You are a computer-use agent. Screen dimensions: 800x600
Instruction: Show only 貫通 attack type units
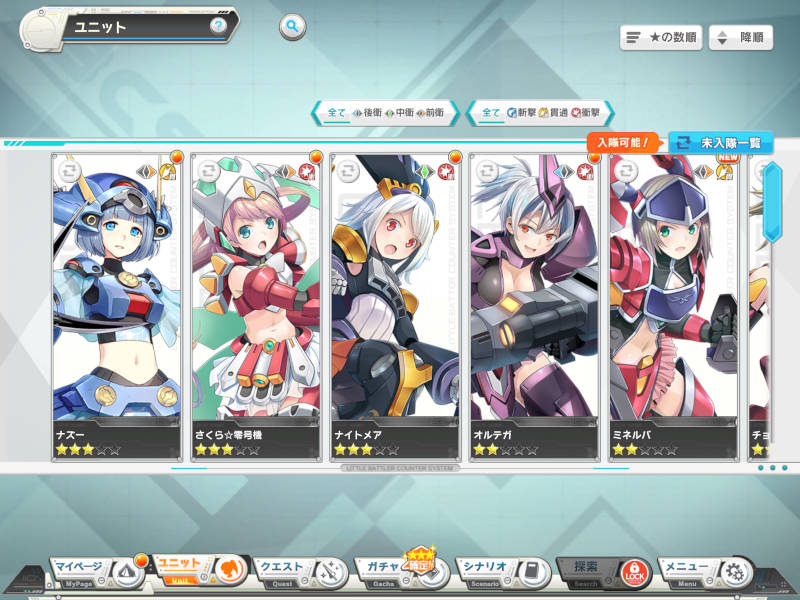(553, 113)
